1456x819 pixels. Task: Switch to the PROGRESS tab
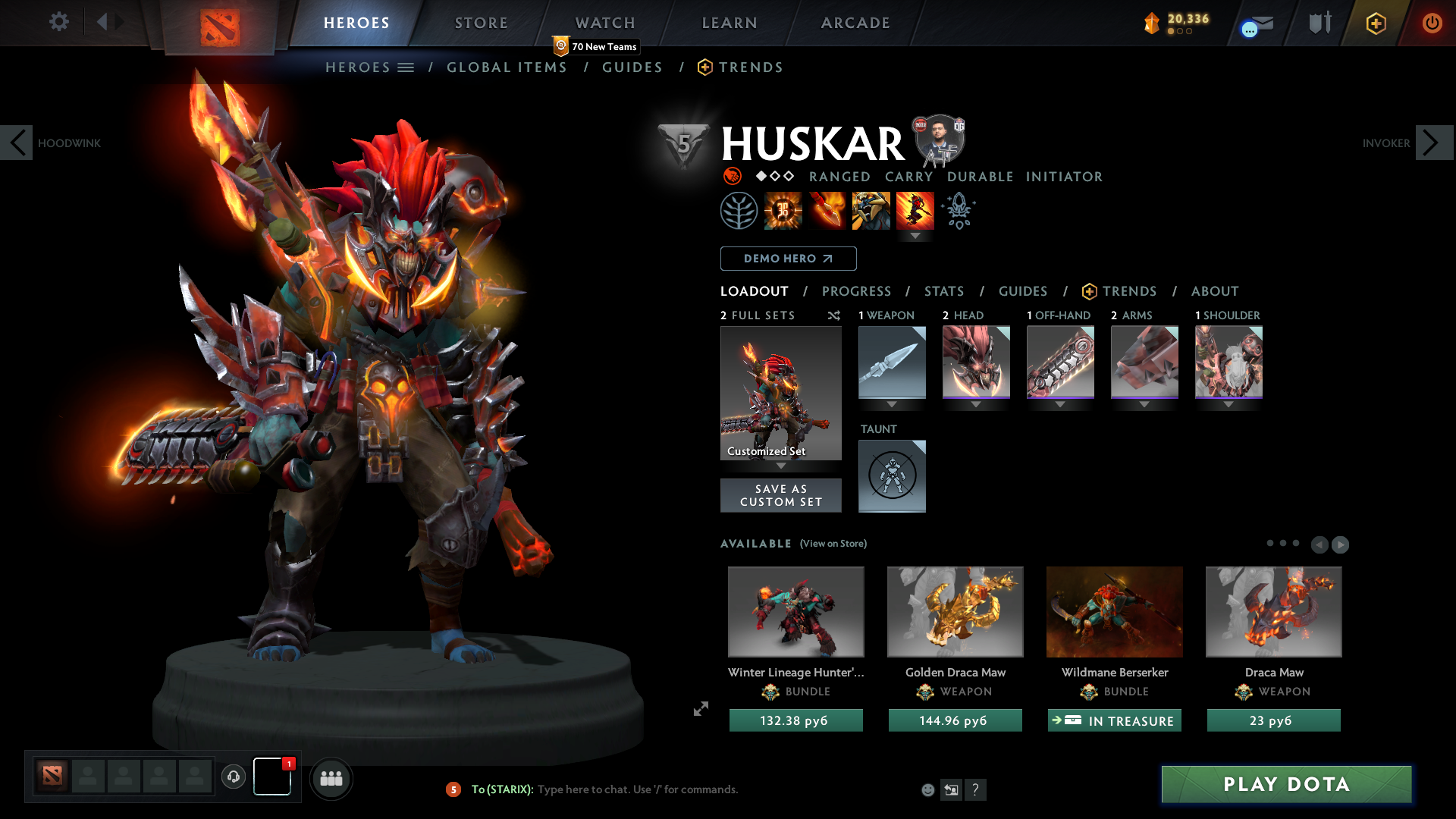point(857,291)
